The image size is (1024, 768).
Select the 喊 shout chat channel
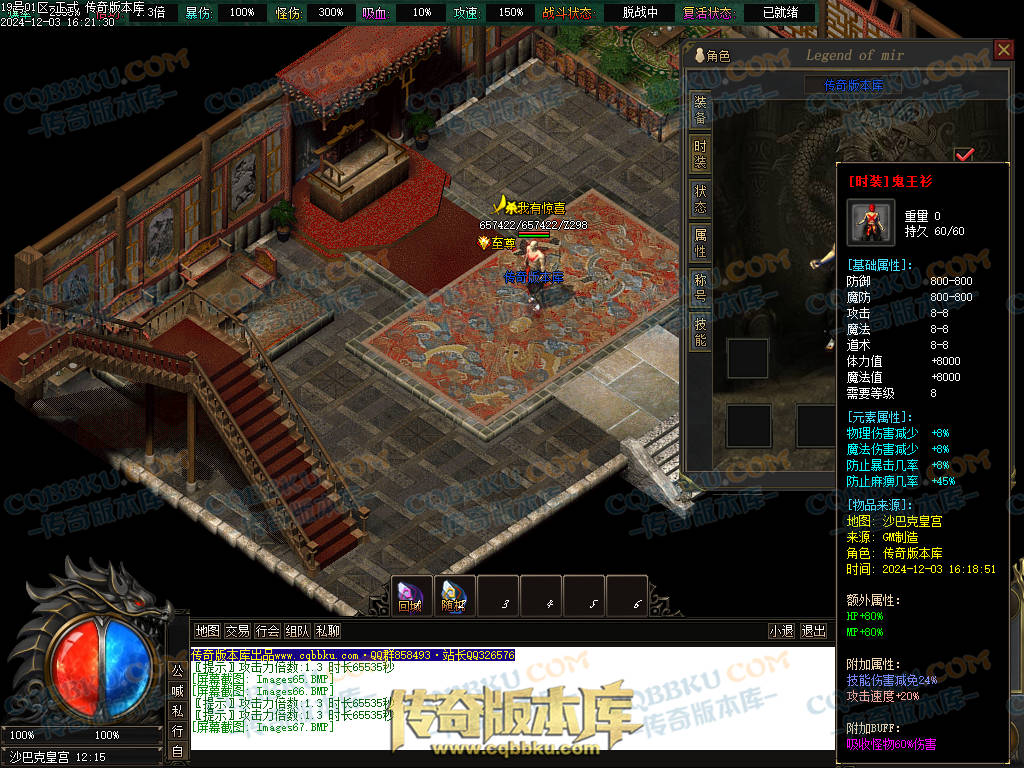pyautogui.click(x=176, y=690)
